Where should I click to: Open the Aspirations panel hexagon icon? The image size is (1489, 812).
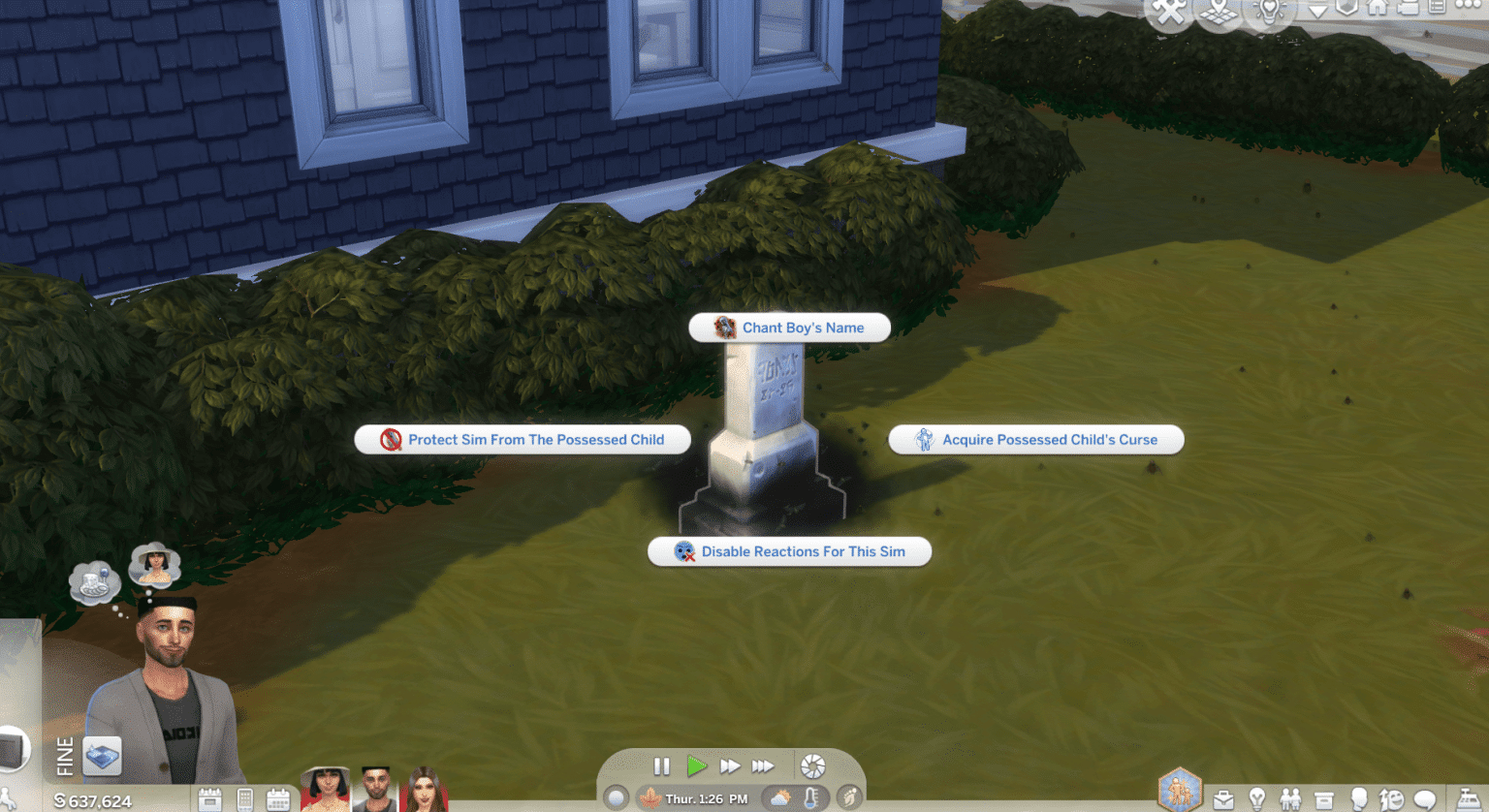pos(1180,789)
